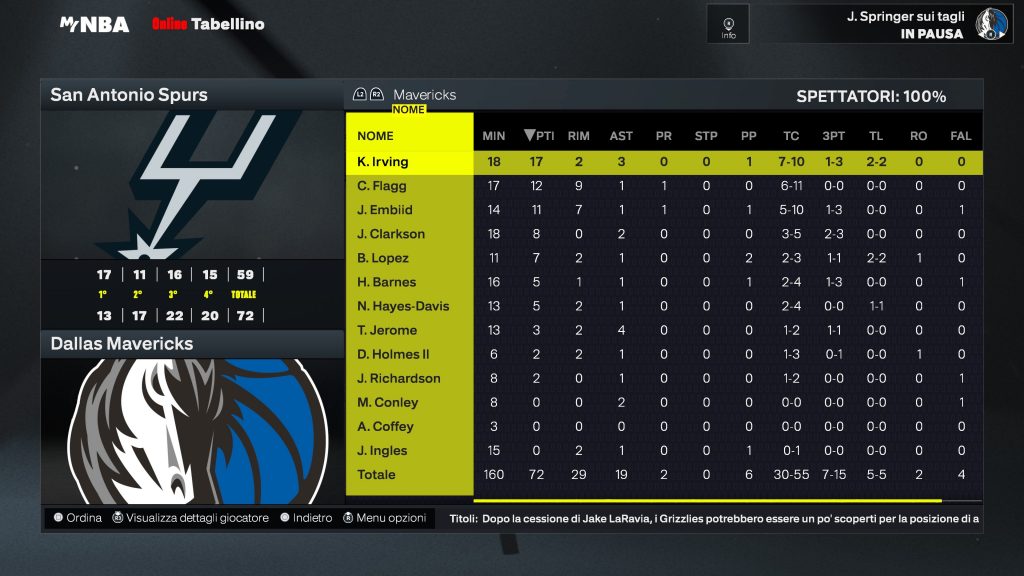This screenshot has height=576, width=1024.
Task: Sort the table by RIM rebounds
Action: pyautogui.click(x=578, y=136)
